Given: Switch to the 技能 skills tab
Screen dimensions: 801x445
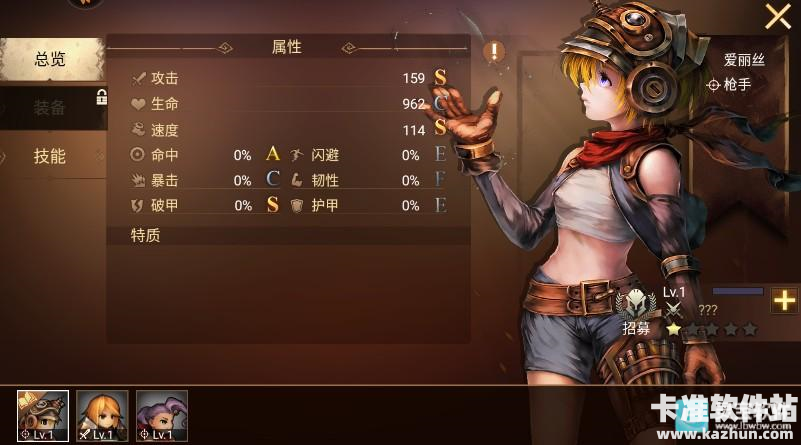Looking at the screenshot, I should [50, 156].
